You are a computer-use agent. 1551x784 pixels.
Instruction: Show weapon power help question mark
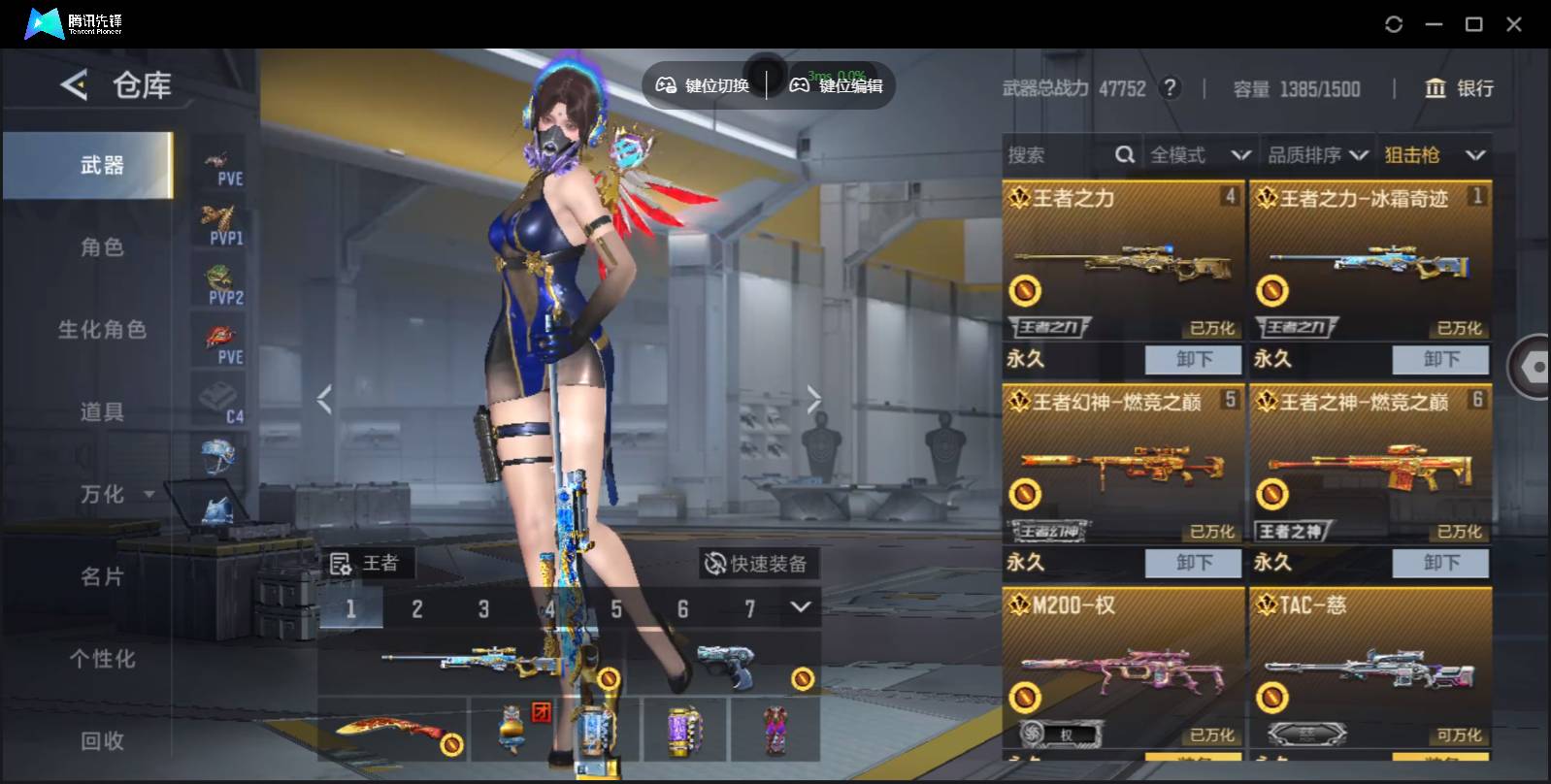pos(1171,88)
